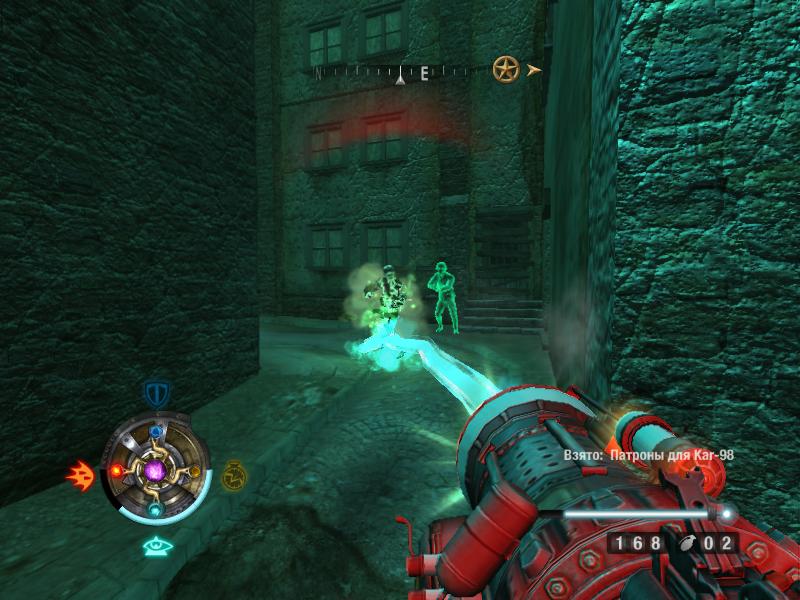Click the compass heading bar

400,72
